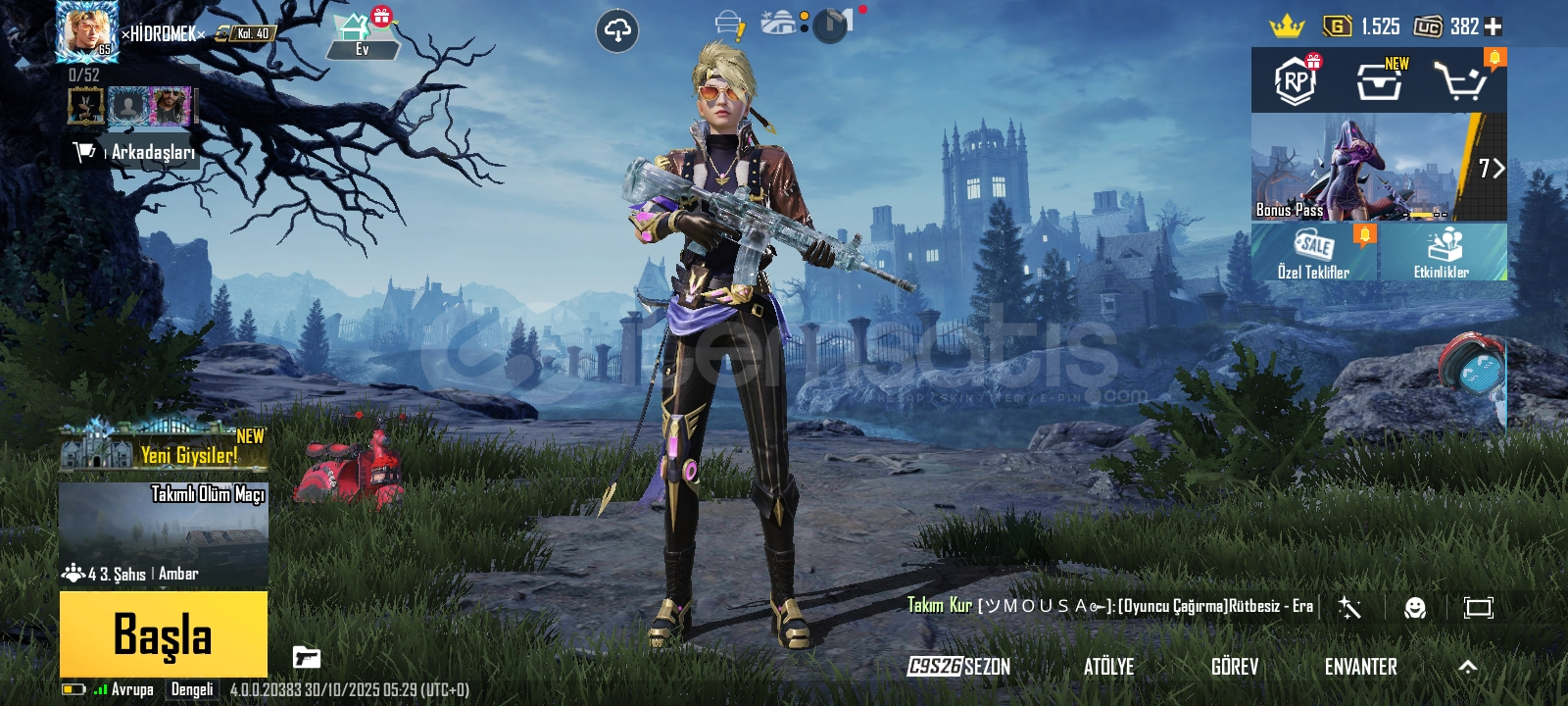Open the mode selector showing 4 3. Şahıs Ambar
The image size is (1568, 706).
tap(127, 575)
